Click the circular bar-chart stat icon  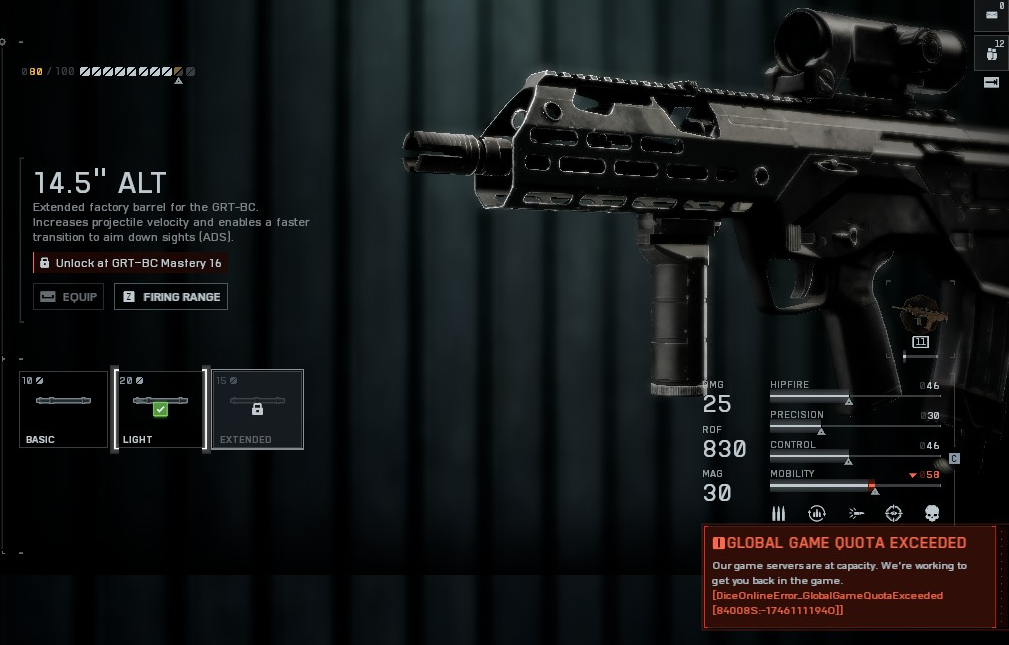coord(817,514)
